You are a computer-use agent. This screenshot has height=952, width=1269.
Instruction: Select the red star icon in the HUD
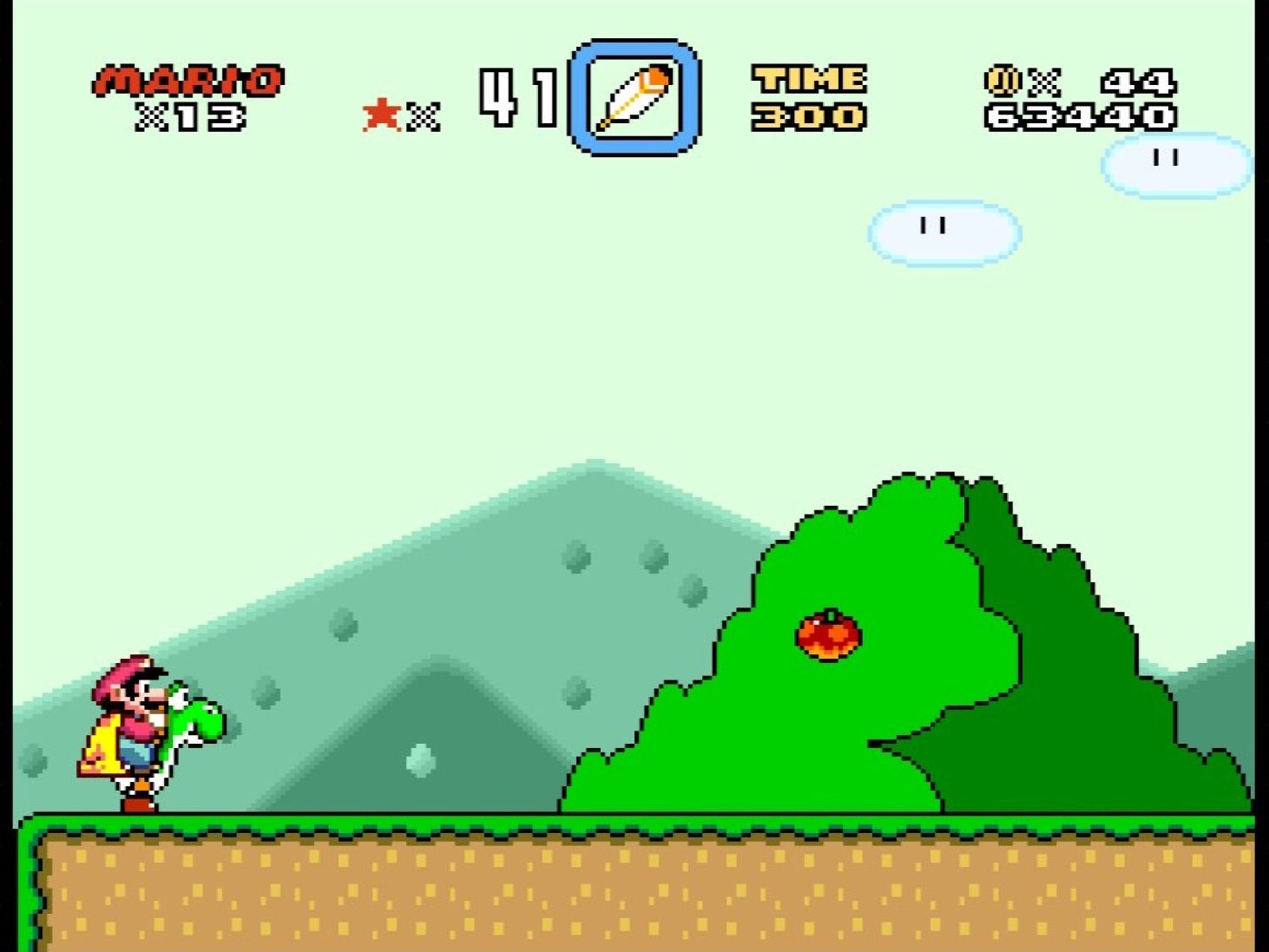[x=379, y=113]
